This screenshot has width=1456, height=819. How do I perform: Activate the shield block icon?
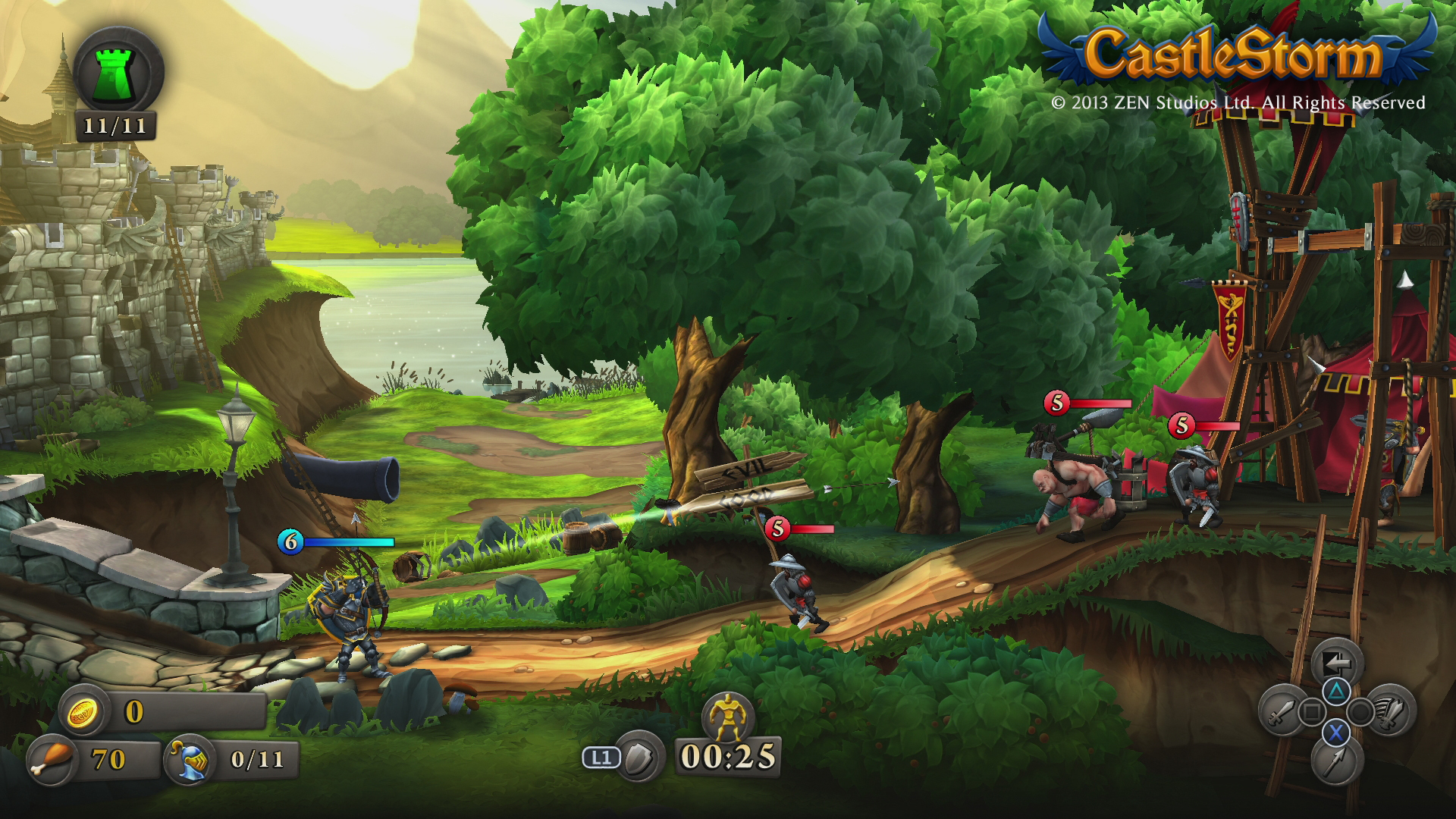tap(639, 757)
